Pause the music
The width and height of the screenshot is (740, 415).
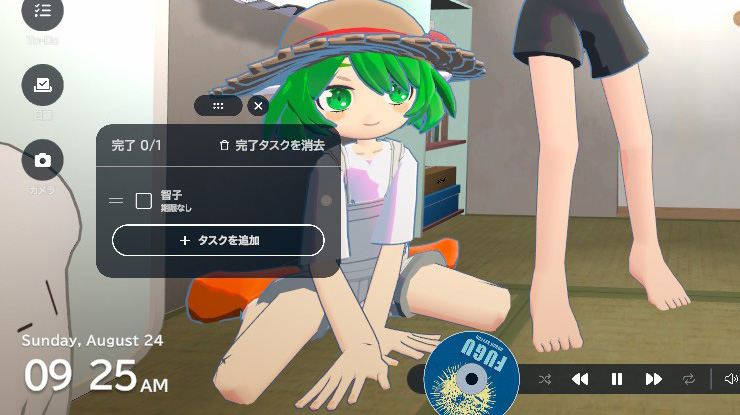pyautogui.click(x=617, y=379)
